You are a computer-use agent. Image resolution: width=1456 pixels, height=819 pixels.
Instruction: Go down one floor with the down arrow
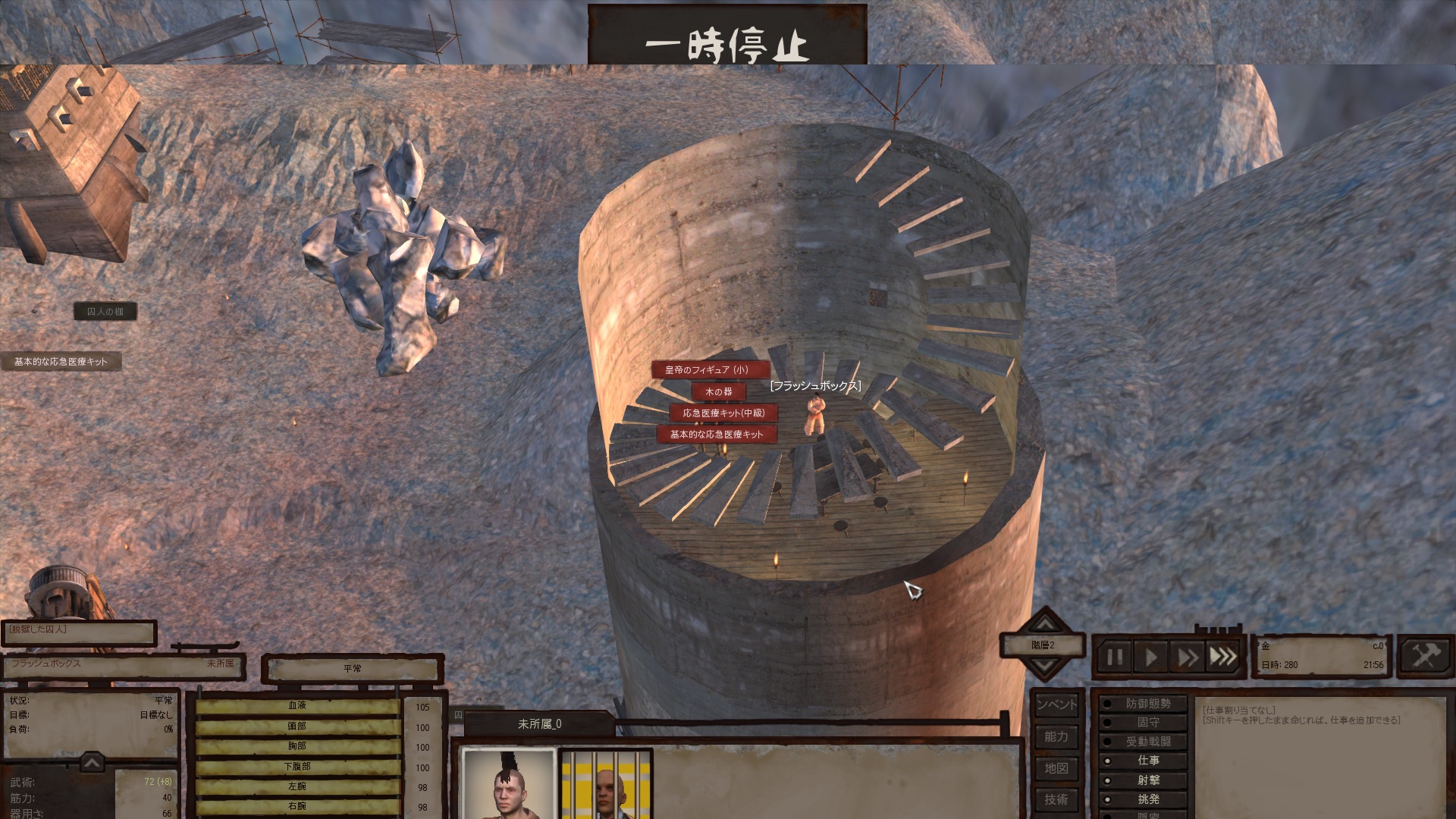pyautogui.click(x=1044, y=667)
